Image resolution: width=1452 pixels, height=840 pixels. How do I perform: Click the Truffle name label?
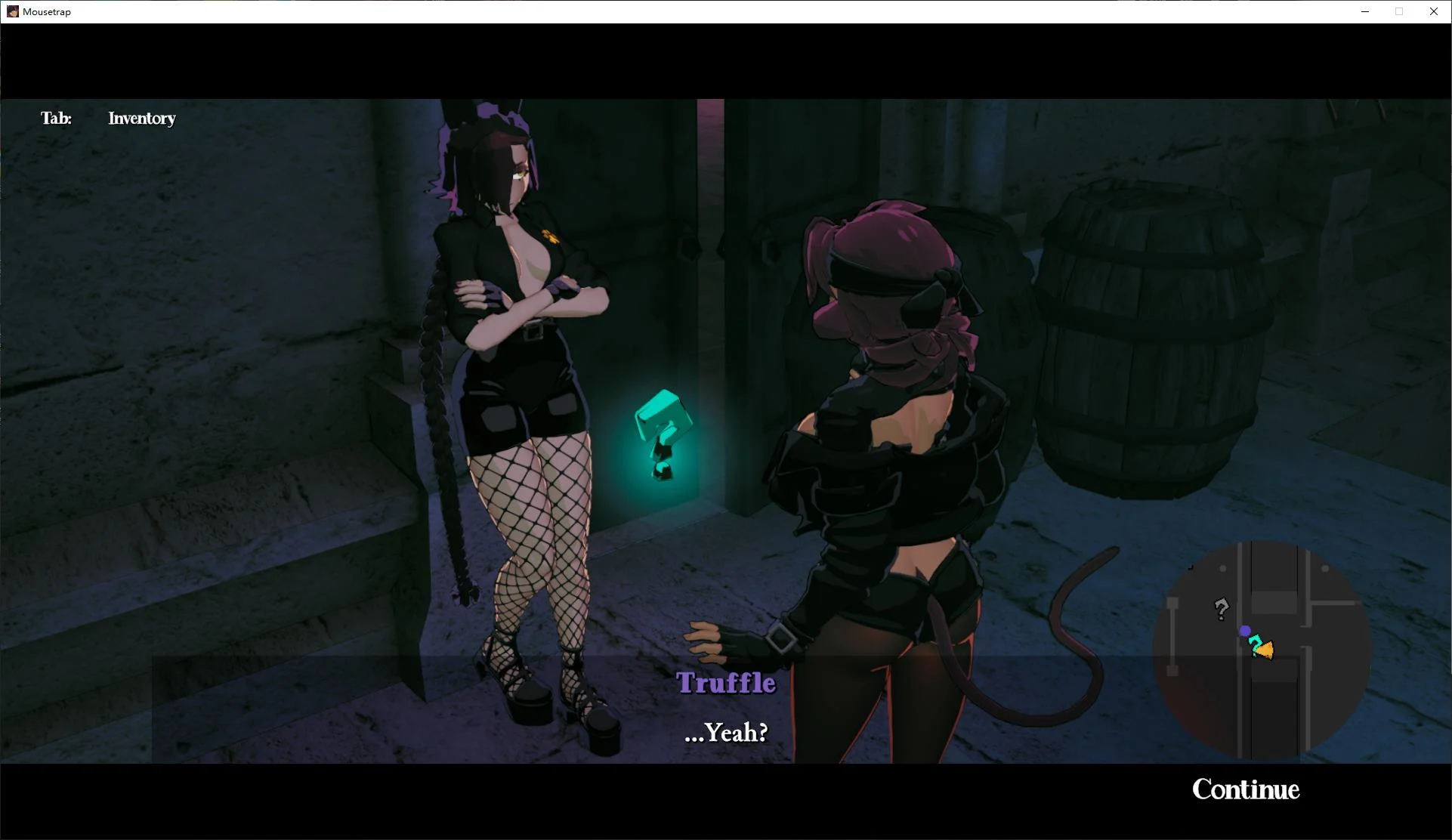tap(726, 682)
